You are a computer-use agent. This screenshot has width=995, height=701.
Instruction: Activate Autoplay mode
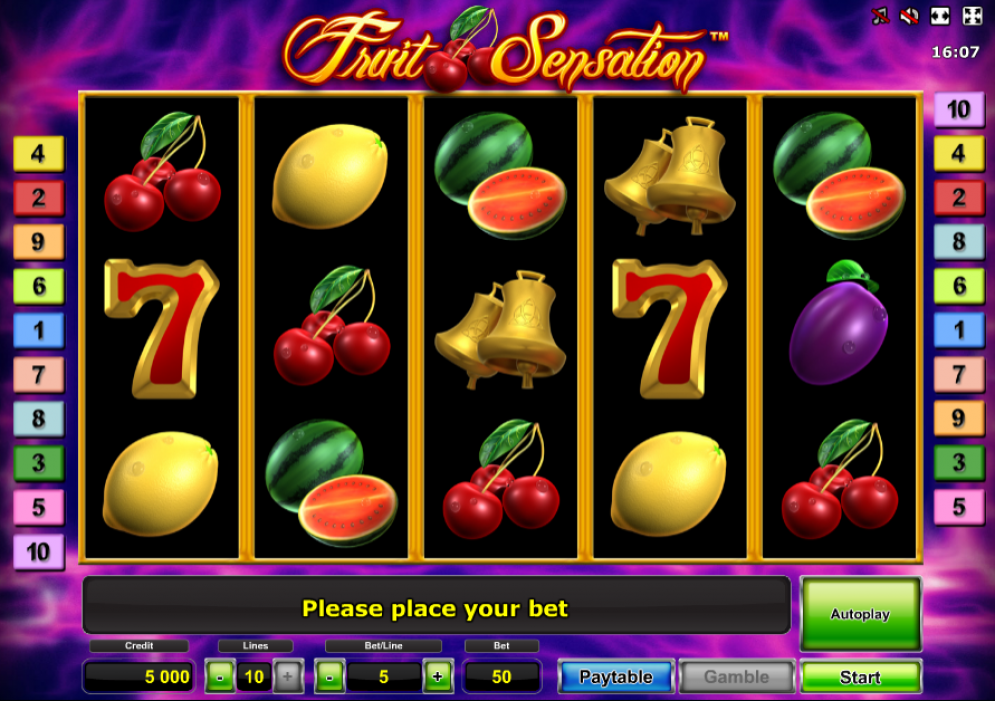click(x=860, y=614)
